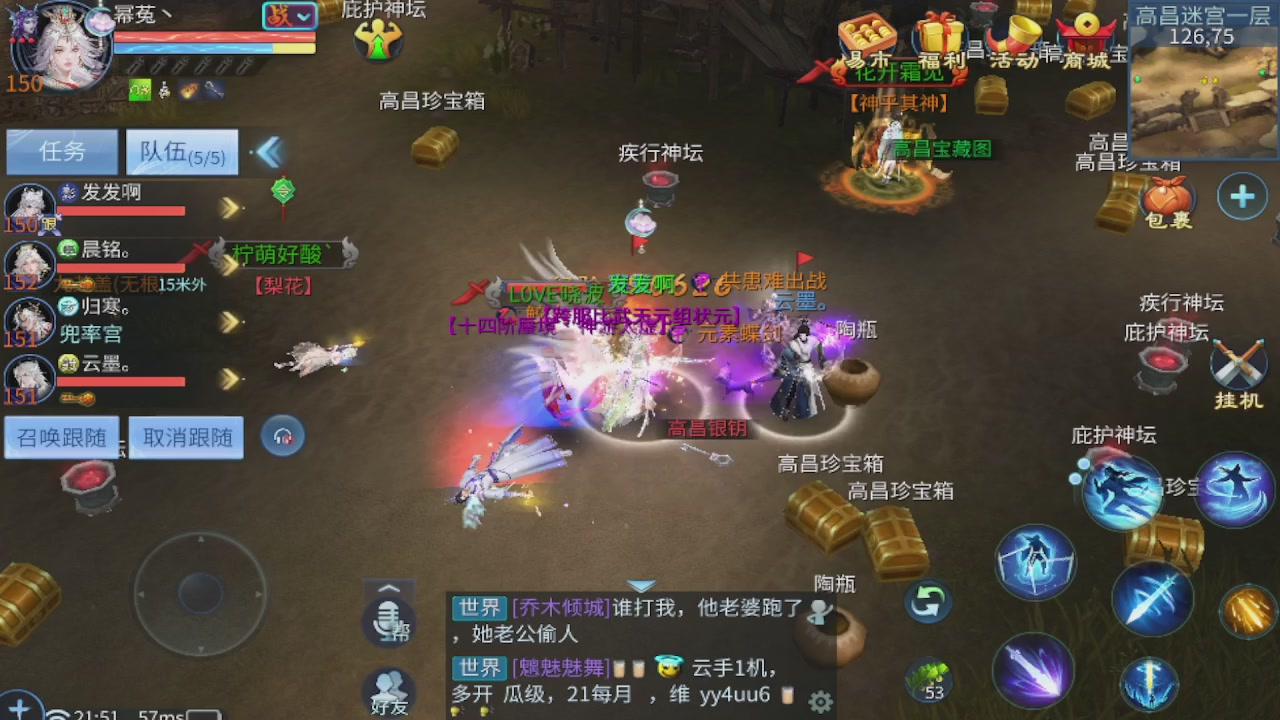Open the 包裹 bag icon
Screen dimensions: 1280x720
[1168, 195]
